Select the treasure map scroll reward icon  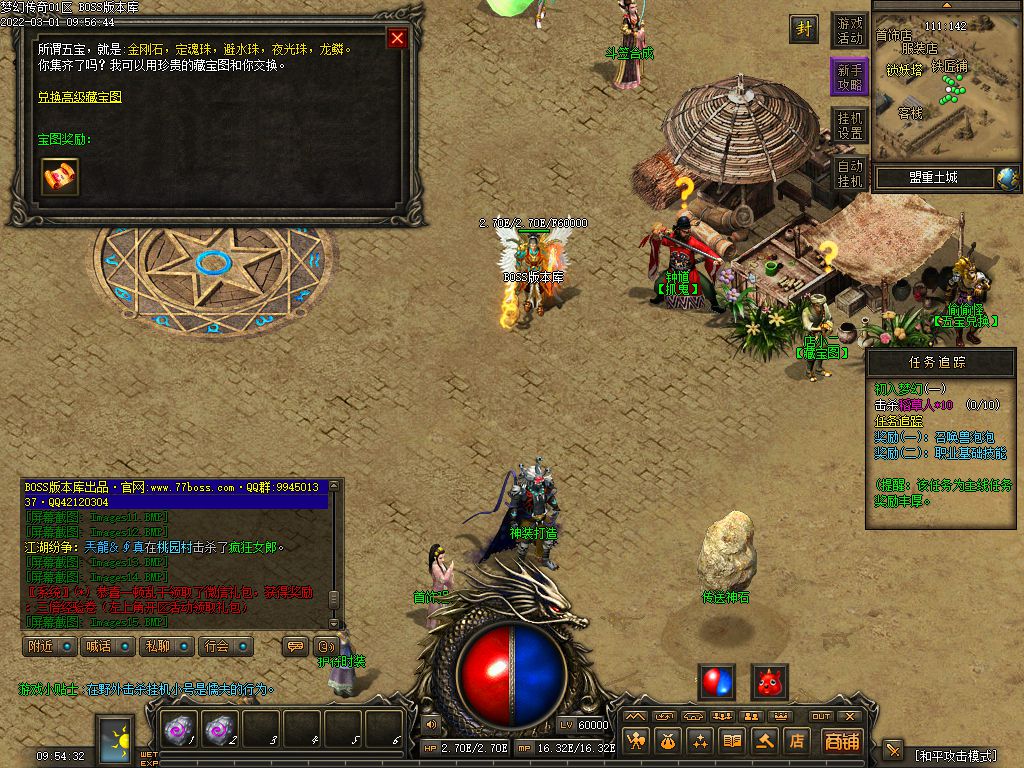point(60,177)
